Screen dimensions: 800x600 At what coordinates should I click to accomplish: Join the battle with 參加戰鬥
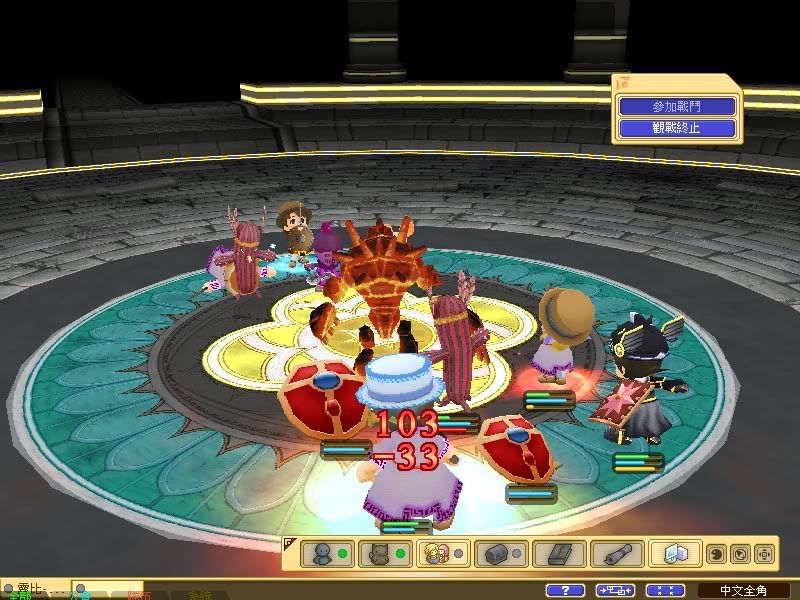click(x=677, y=107)
